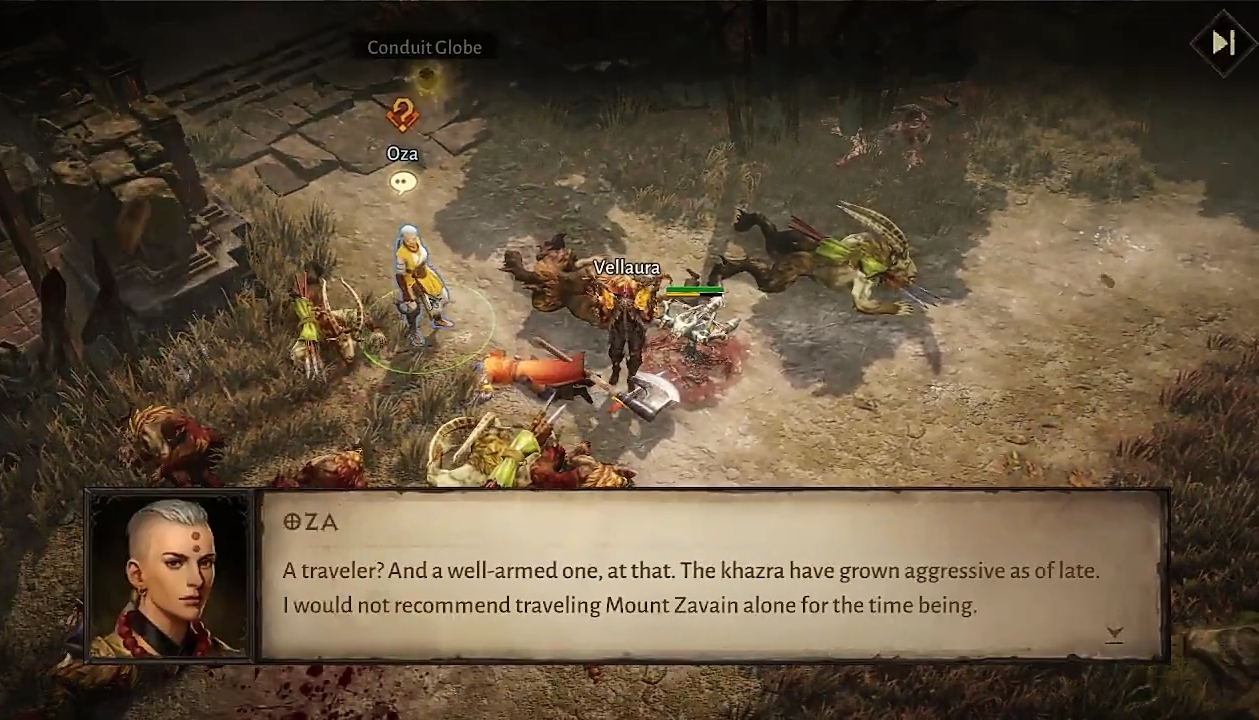Skip the cutscene with the skip button

[1222, 43]
